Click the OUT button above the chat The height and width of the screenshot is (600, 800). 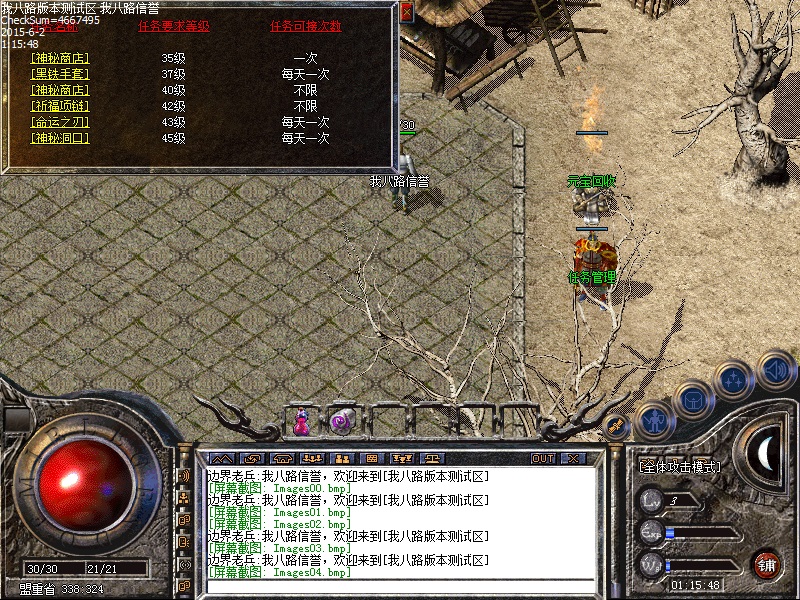pyautogui.click(x=543, y=458)
